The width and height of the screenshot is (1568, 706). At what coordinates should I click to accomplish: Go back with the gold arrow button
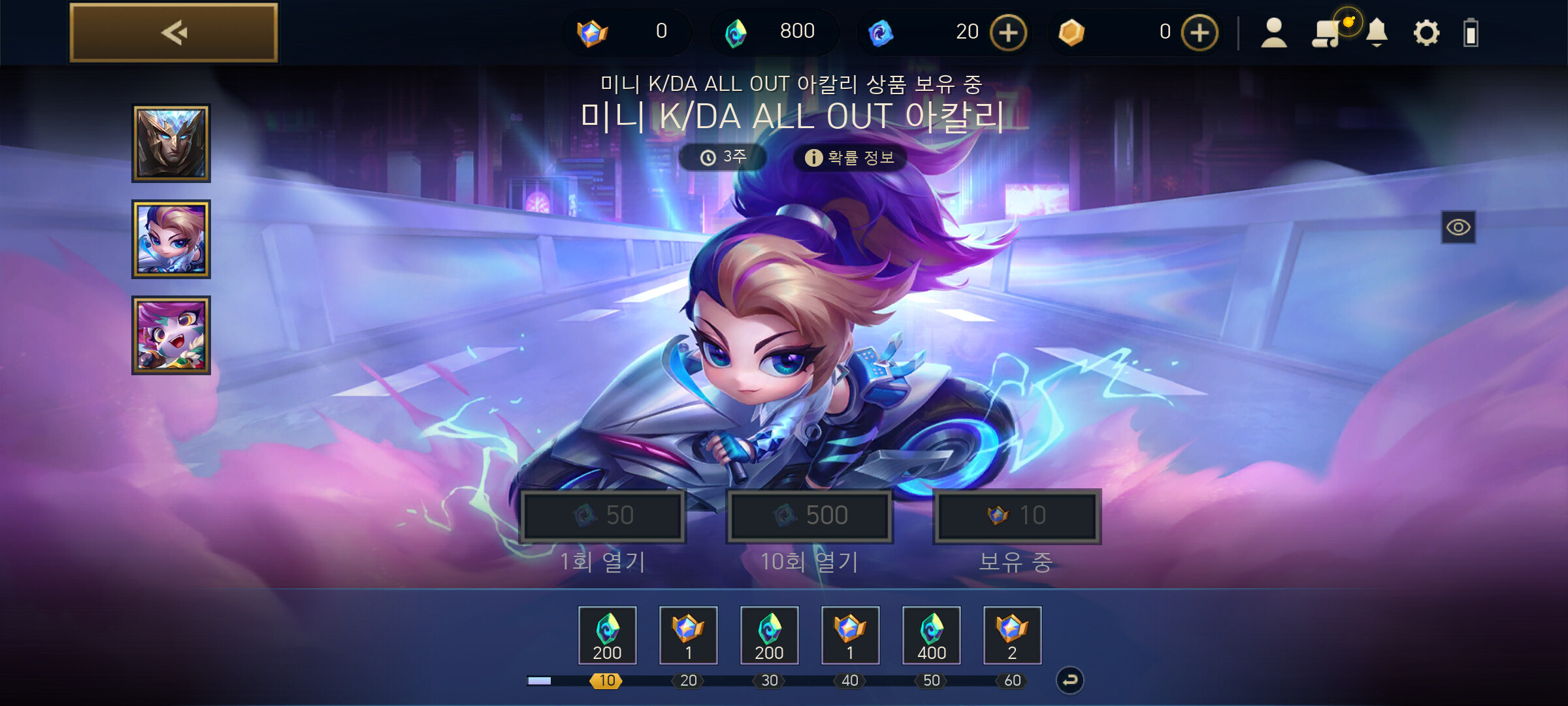tap(174, 33)
